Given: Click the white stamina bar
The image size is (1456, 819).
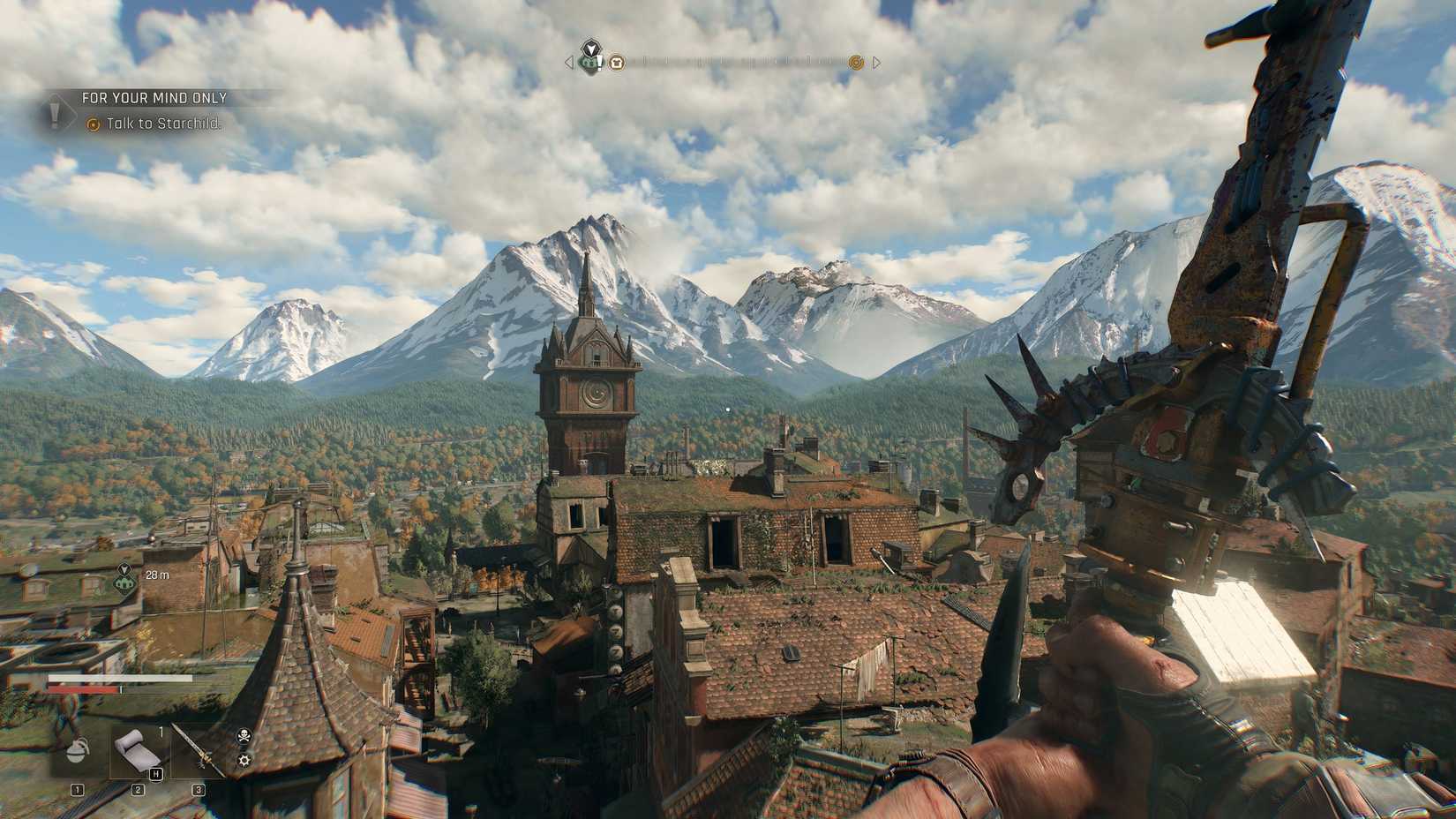Looking at the screenshot, I should pyautogui.click(x=119, y=678).
